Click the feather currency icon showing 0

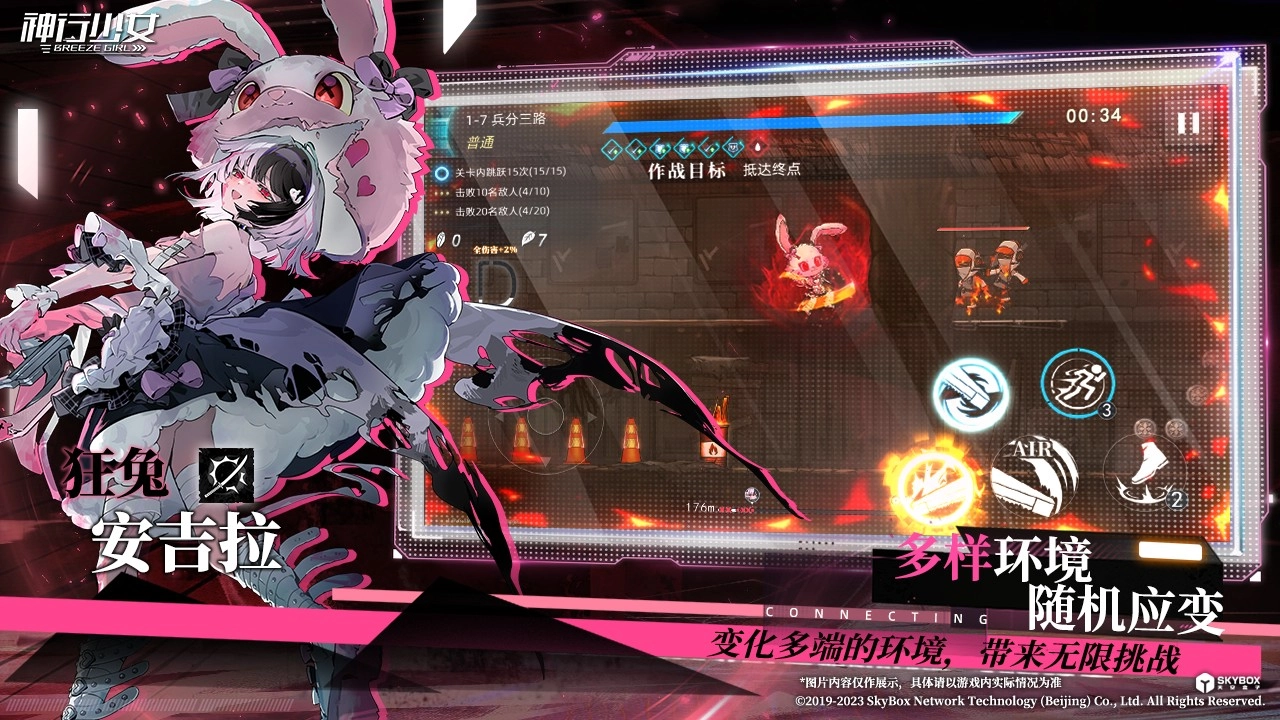pyautogui.click(x=443, y=238)
